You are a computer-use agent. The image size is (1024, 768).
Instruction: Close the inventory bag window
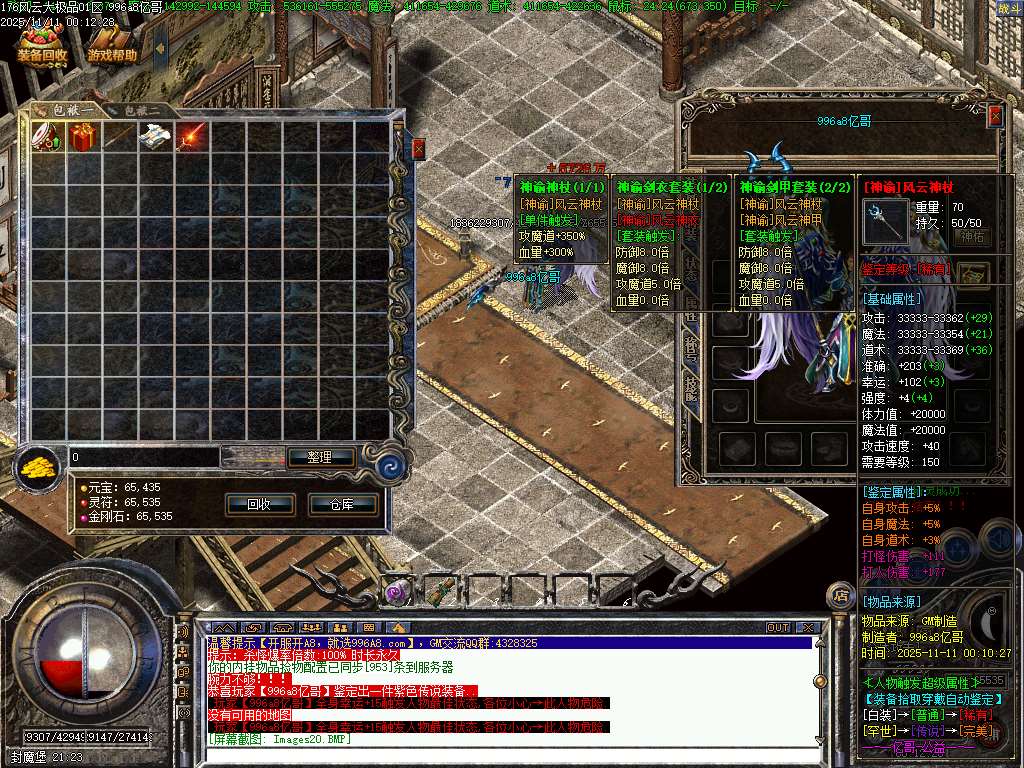click(418, 148)
